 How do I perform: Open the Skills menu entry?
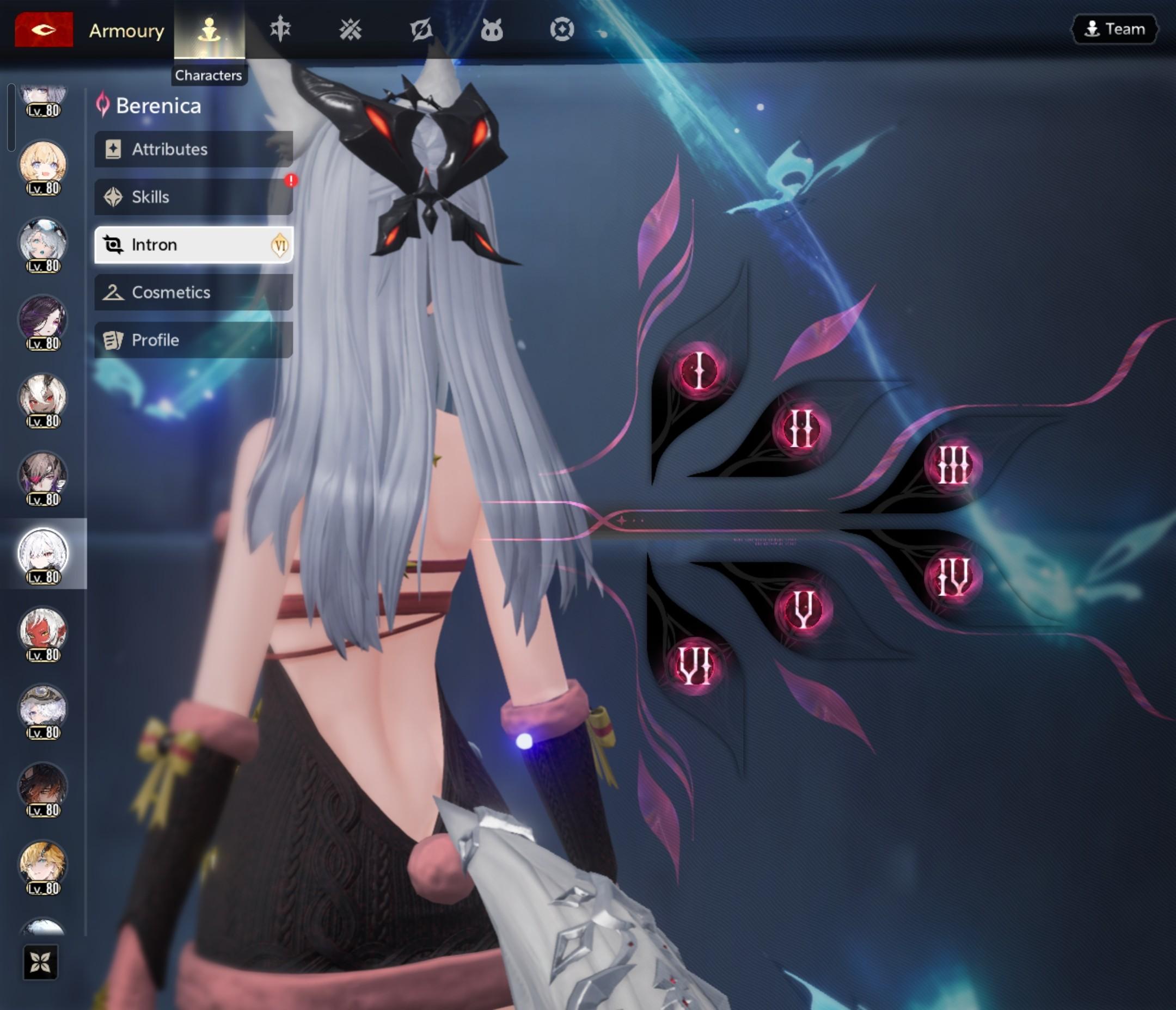[x=193, y=197]
